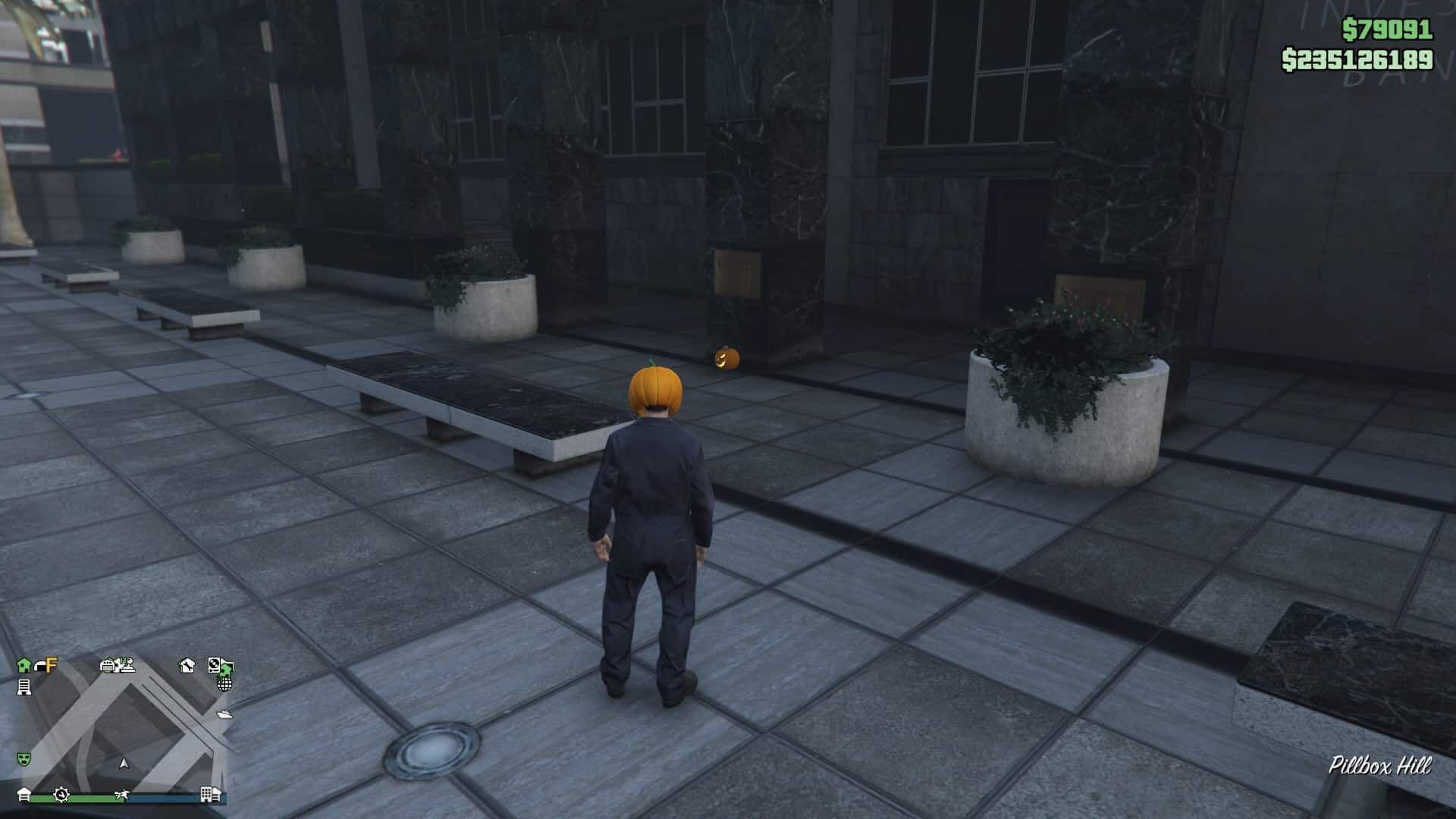
Task: Click the gear-and-wrench blip on the minimap
Action: pos(61,795)
